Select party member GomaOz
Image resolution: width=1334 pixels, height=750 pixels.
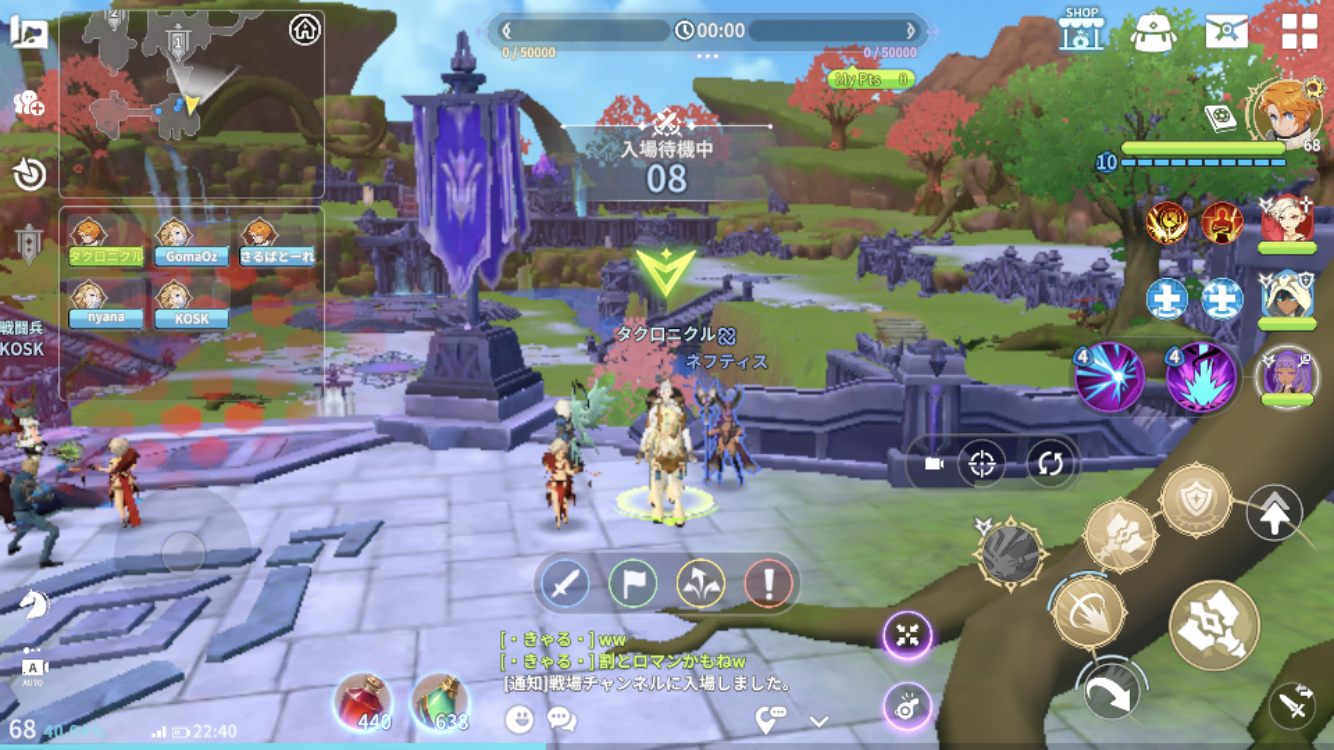[x=190, y=243]
